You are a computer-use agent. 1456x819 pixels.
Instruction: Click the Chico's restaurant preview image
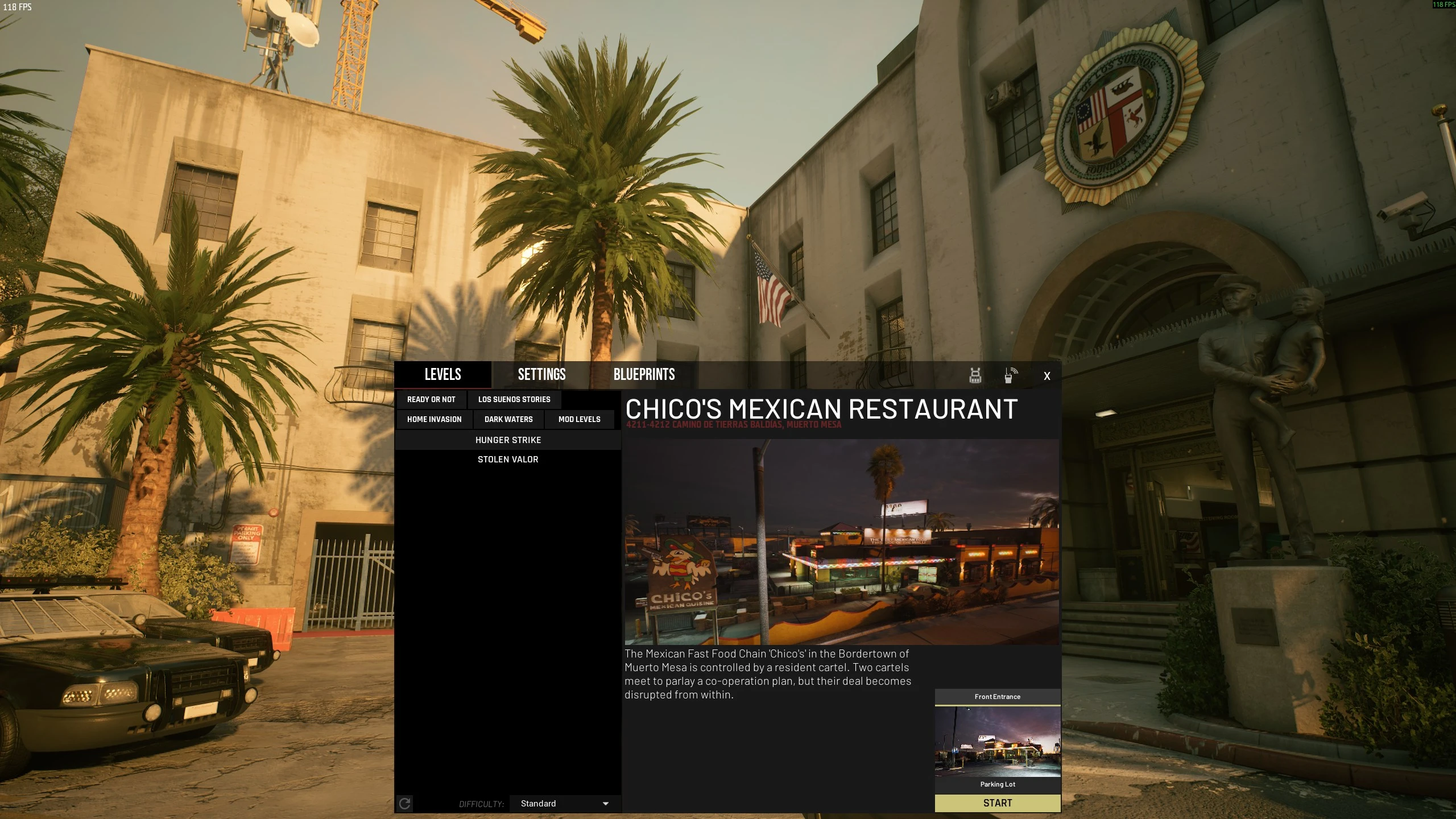click(842, 540)
